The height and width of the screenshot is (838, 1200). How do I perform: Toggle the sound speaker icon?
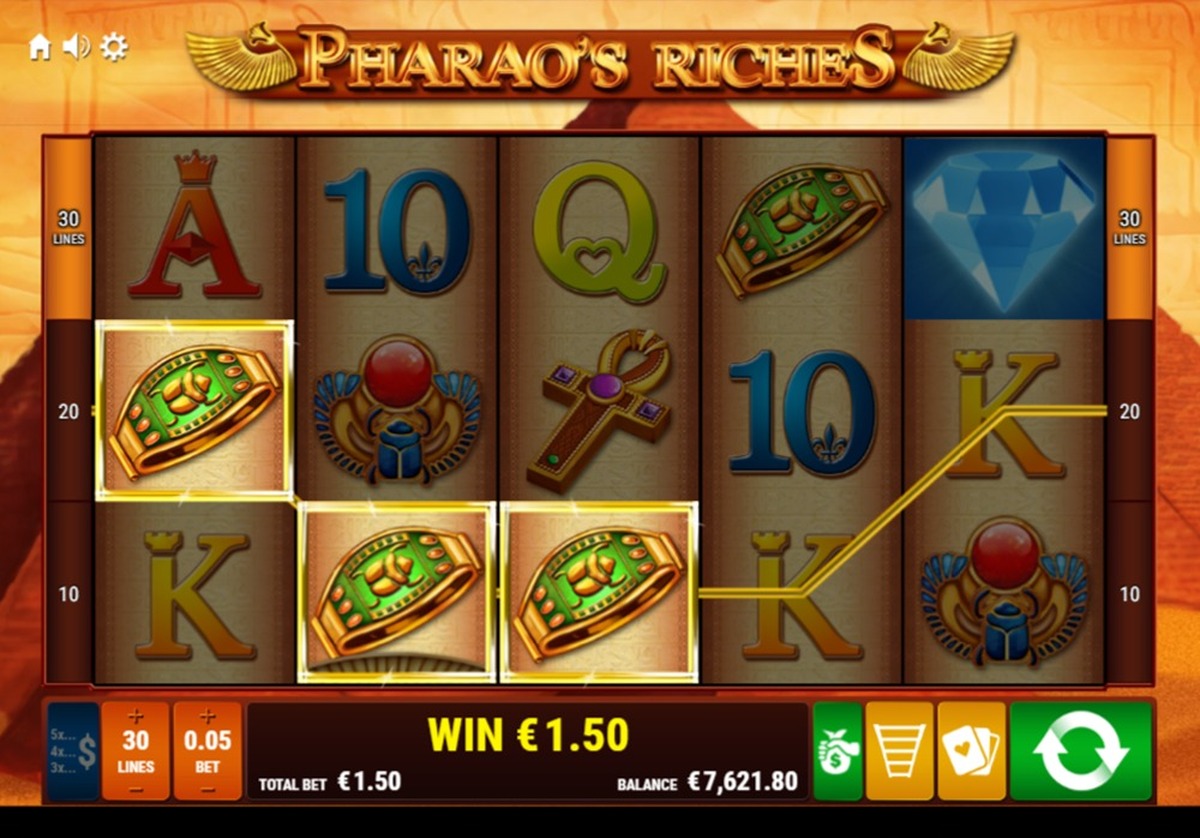click(x=76, y=47)
